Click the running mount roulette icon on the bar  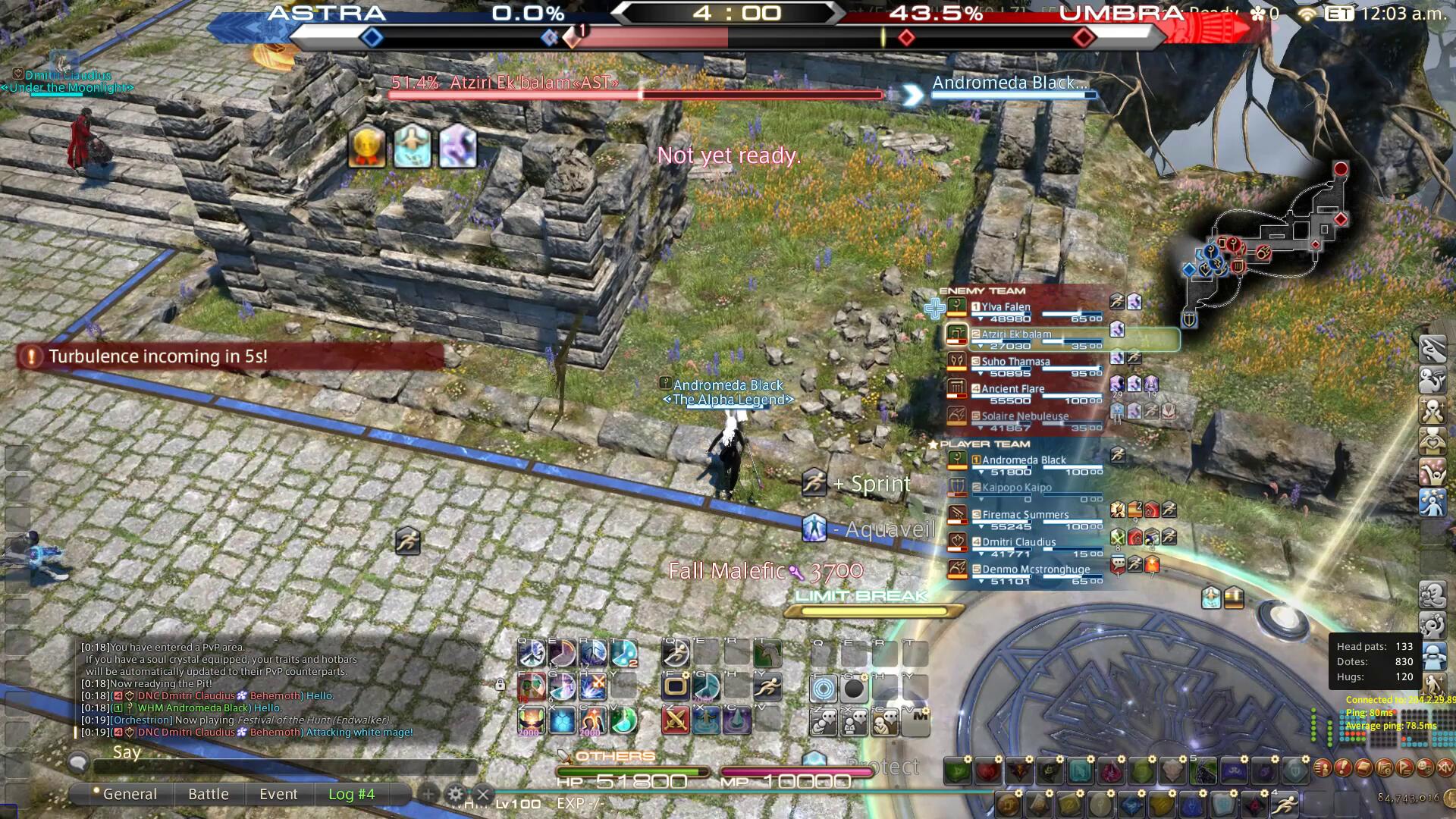click(x=1285, y=804)
